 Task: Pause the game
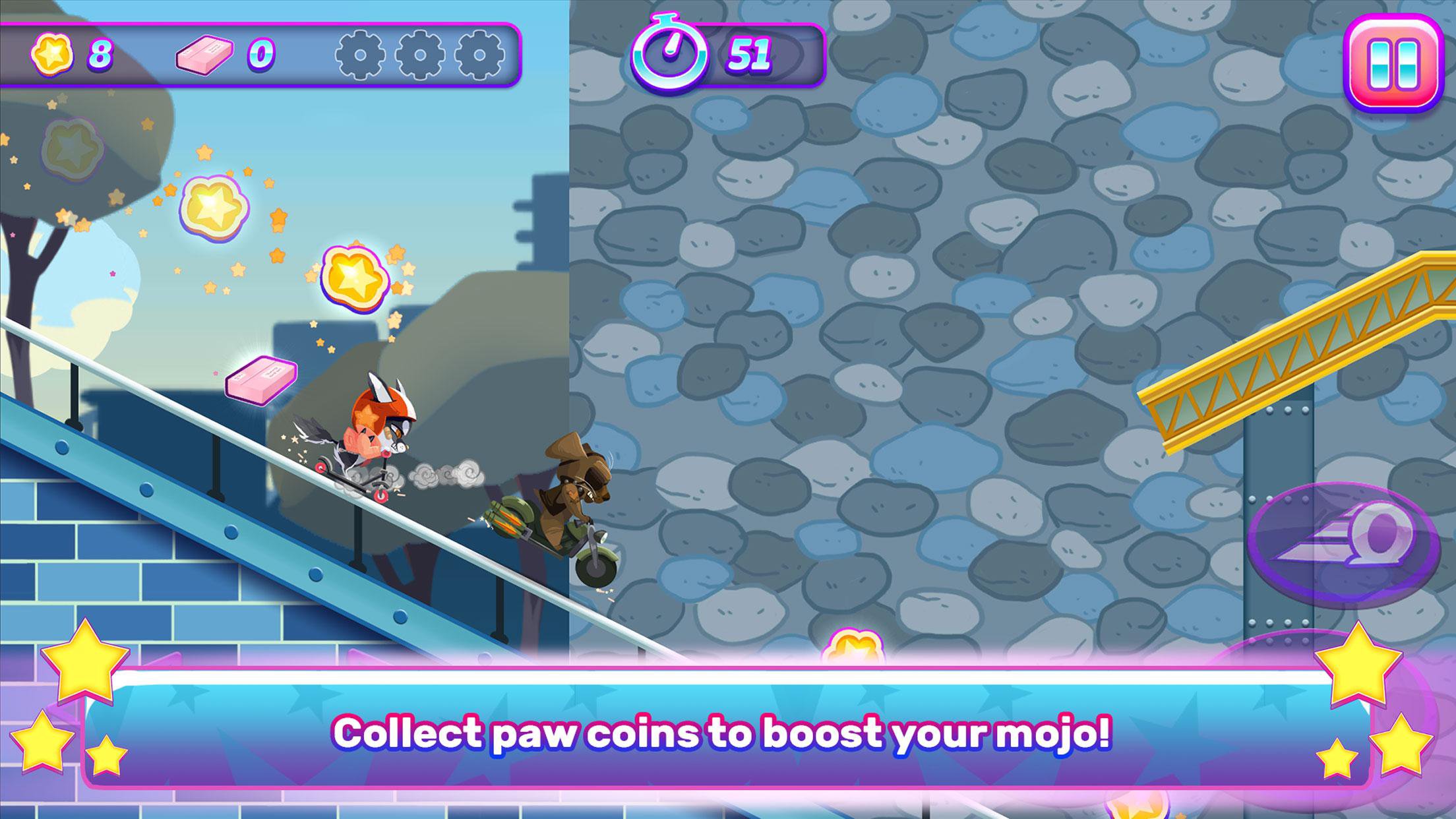(x=1393, y=63)
